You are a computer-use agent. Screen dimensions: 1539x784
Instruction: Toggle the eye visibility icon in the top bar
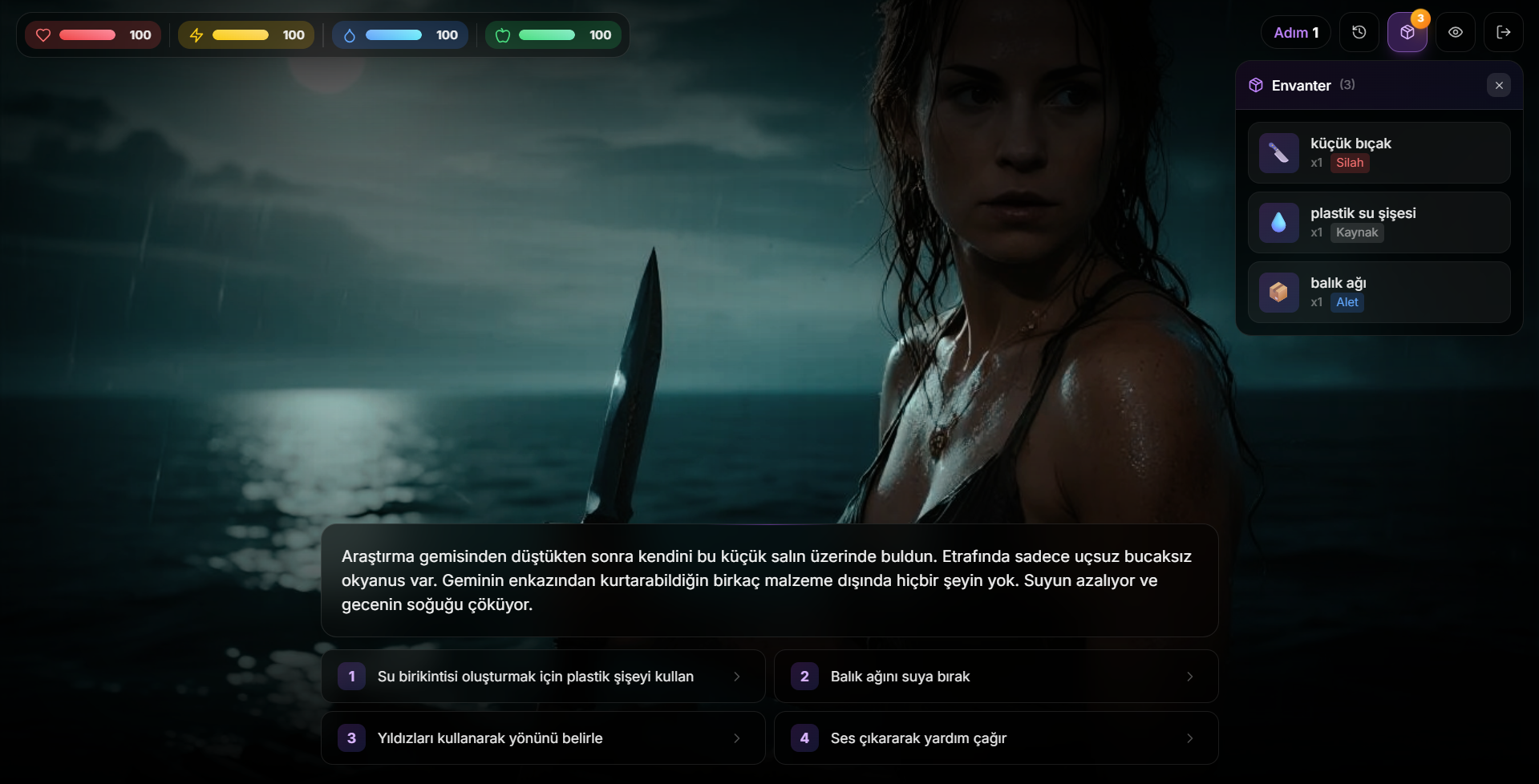1455,31
